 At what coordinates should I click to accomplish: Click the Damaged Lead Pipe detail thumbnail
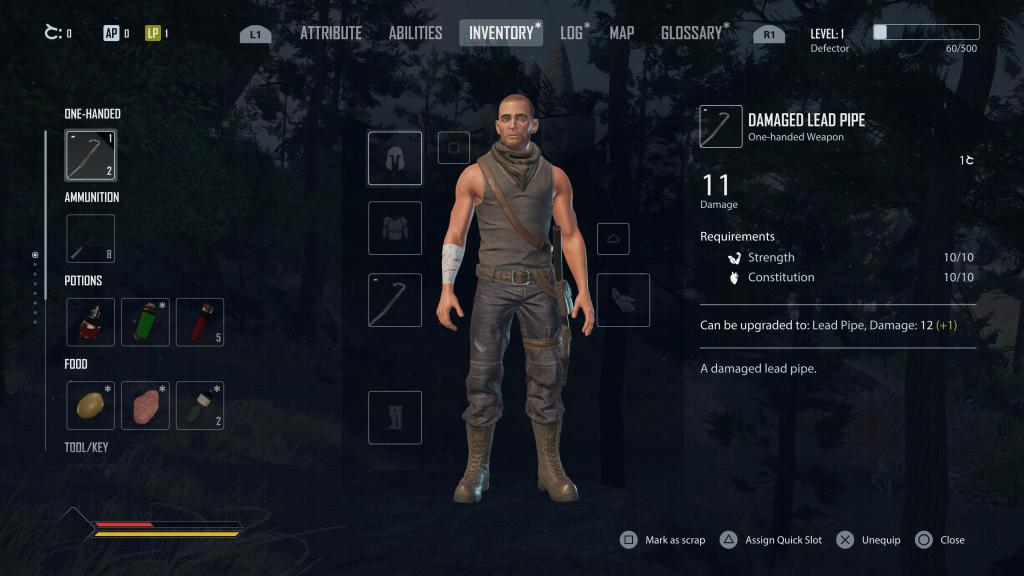(x=721, y=127)
